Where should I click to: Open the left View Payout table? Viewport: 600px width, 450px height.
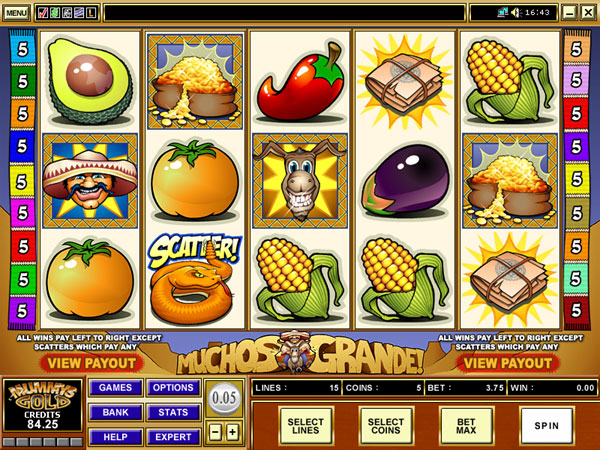(89, 362)
